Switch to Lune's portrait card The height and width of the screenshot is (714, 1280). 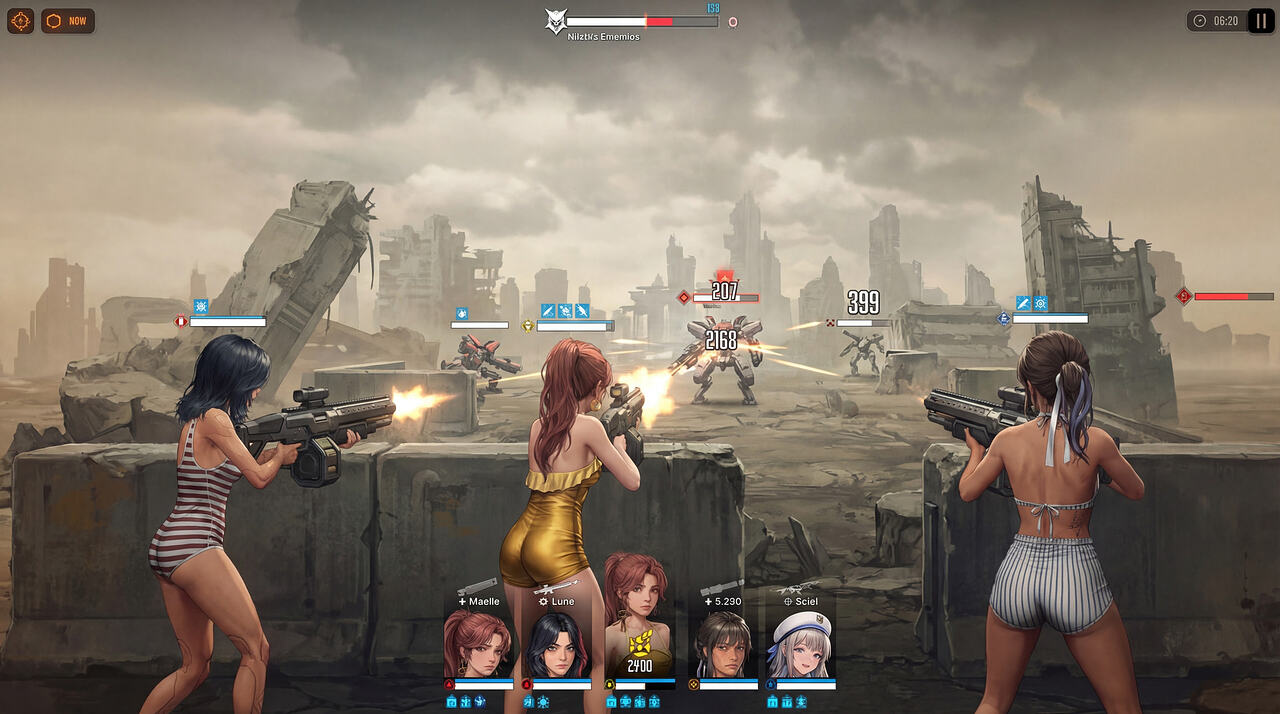point(556,643)
